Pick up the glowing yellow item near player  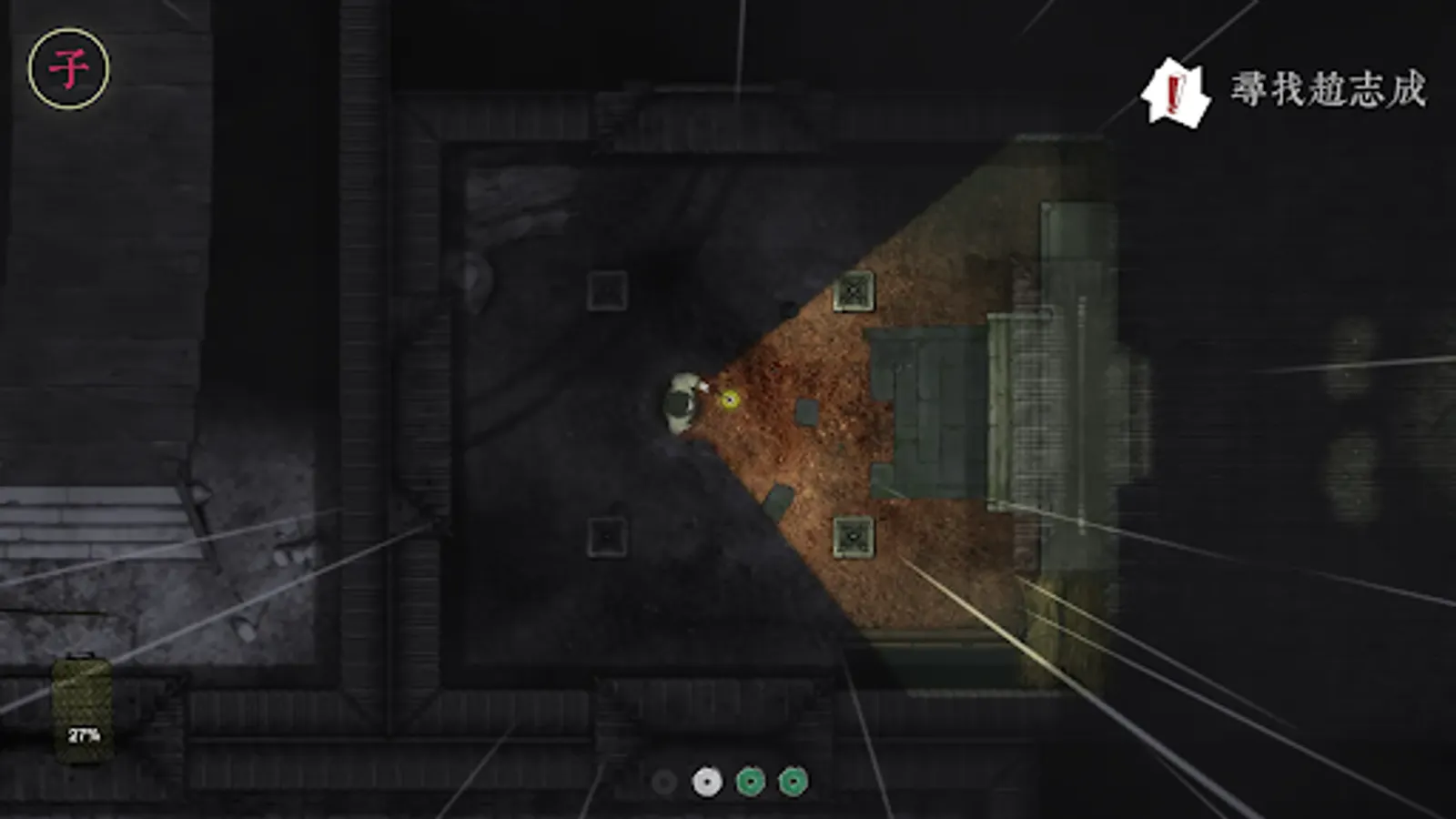point(728,398)
